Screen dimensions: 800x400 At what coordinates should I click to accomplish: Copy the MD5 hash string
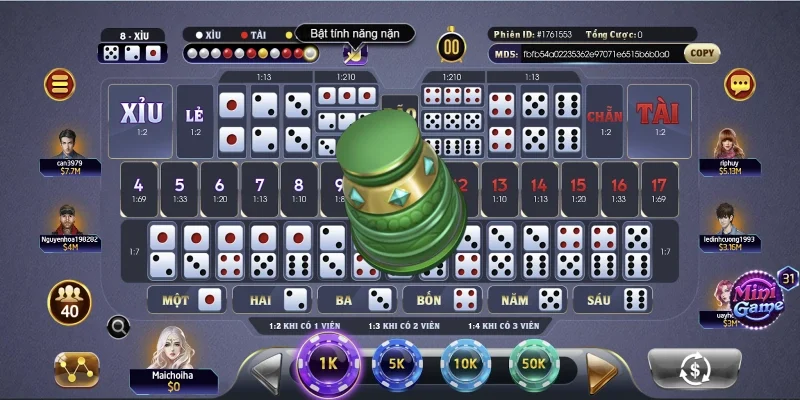(x=703, y=53)
